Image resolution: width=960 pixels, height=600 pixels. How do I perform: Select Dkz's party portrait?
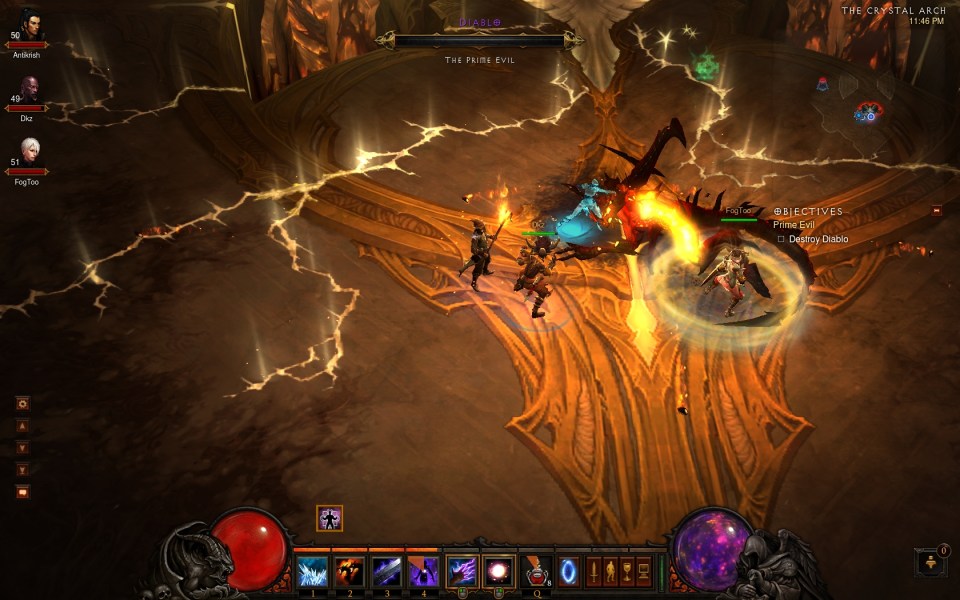coord(28,90)
